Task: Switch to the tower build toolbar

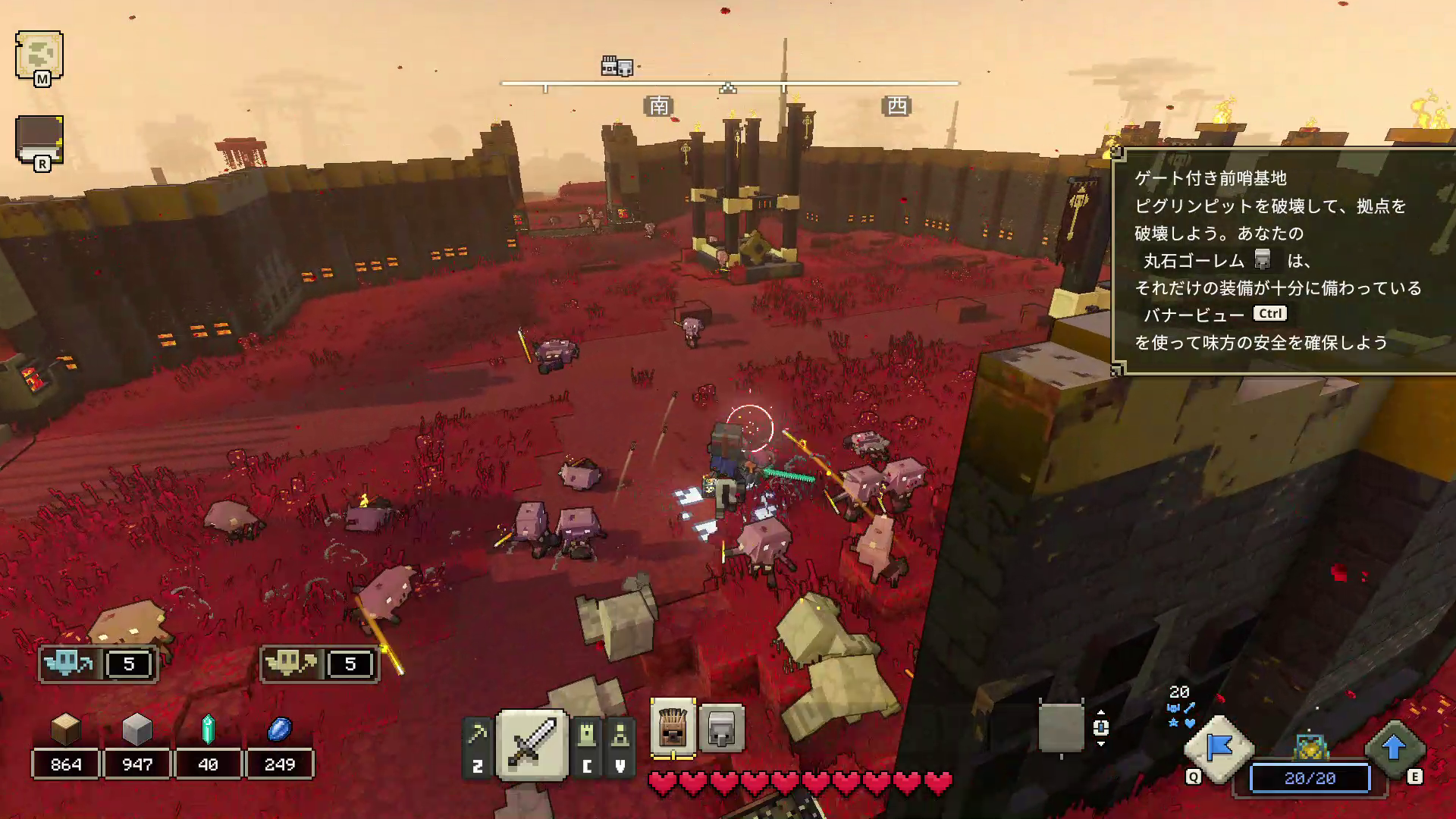Action: point(587,745)
